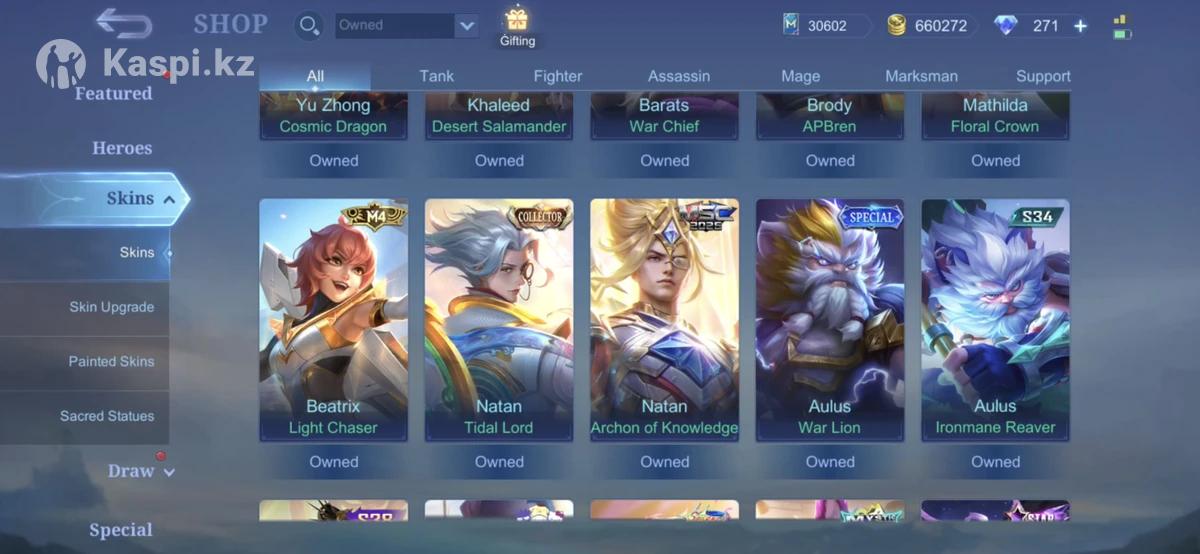
Task: Open the Gifting feature
Action: [x=517, y=27]
